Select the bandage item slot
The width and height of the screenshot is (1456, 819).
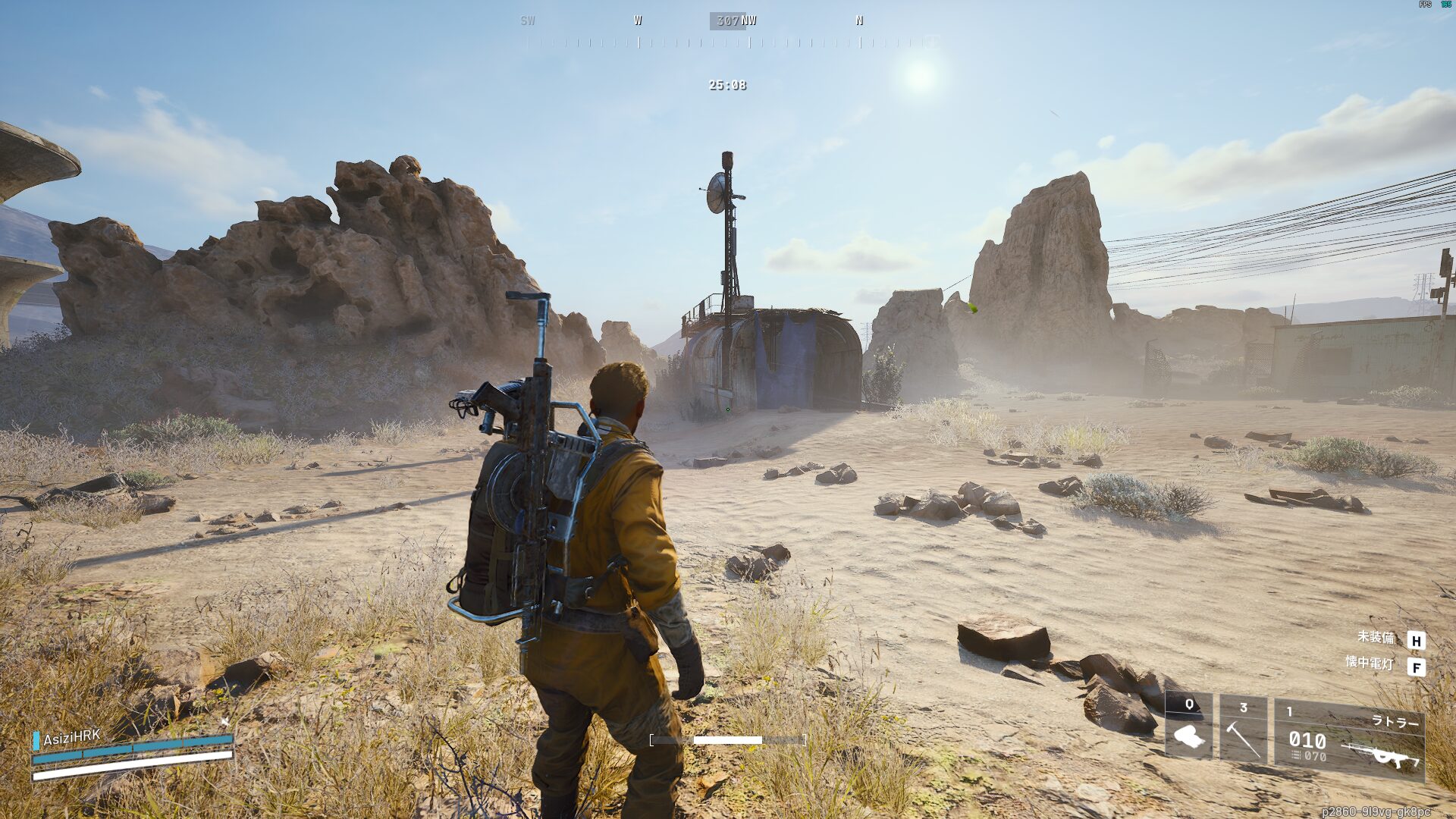point(1188,728)
